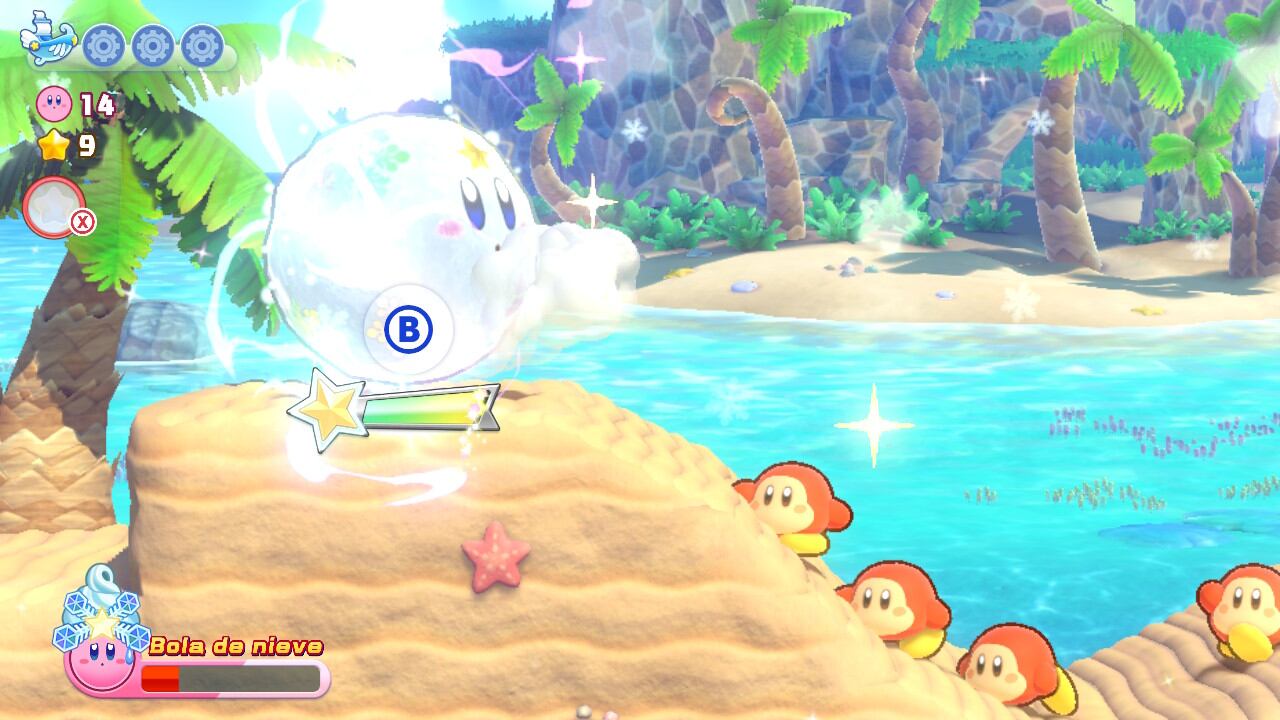Click the rightmost energy sphere gear icon
Viewport: 1280px width, 720px height.
pos(200,45)
